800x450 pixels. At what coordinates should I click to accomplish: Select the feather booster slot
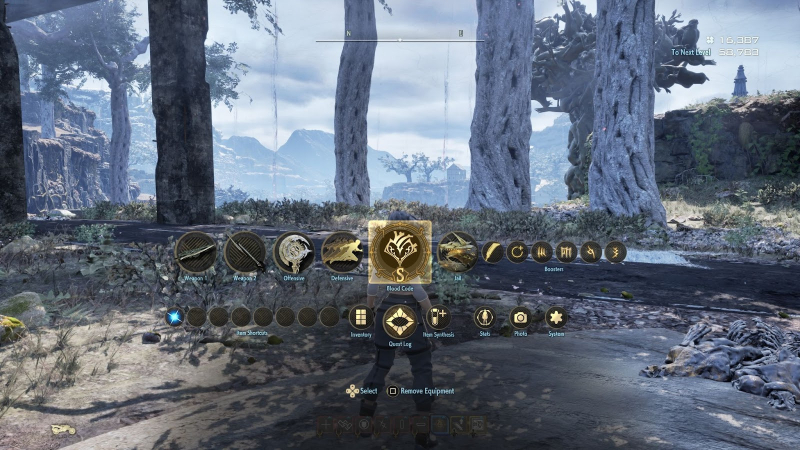(494, 252)
